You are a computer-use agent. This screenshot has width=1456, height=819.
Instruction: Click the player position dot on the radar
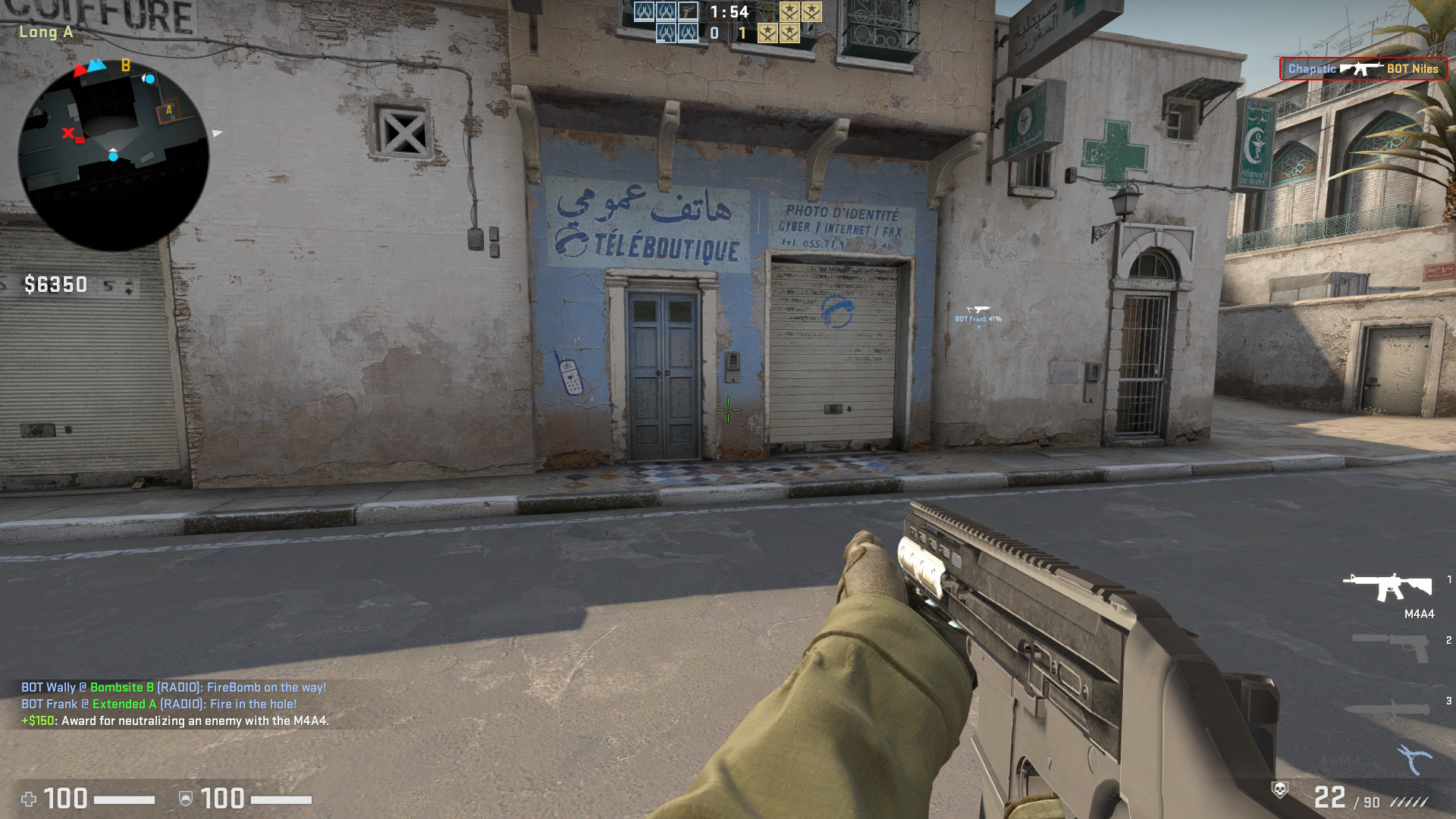(x=114, y=155)
